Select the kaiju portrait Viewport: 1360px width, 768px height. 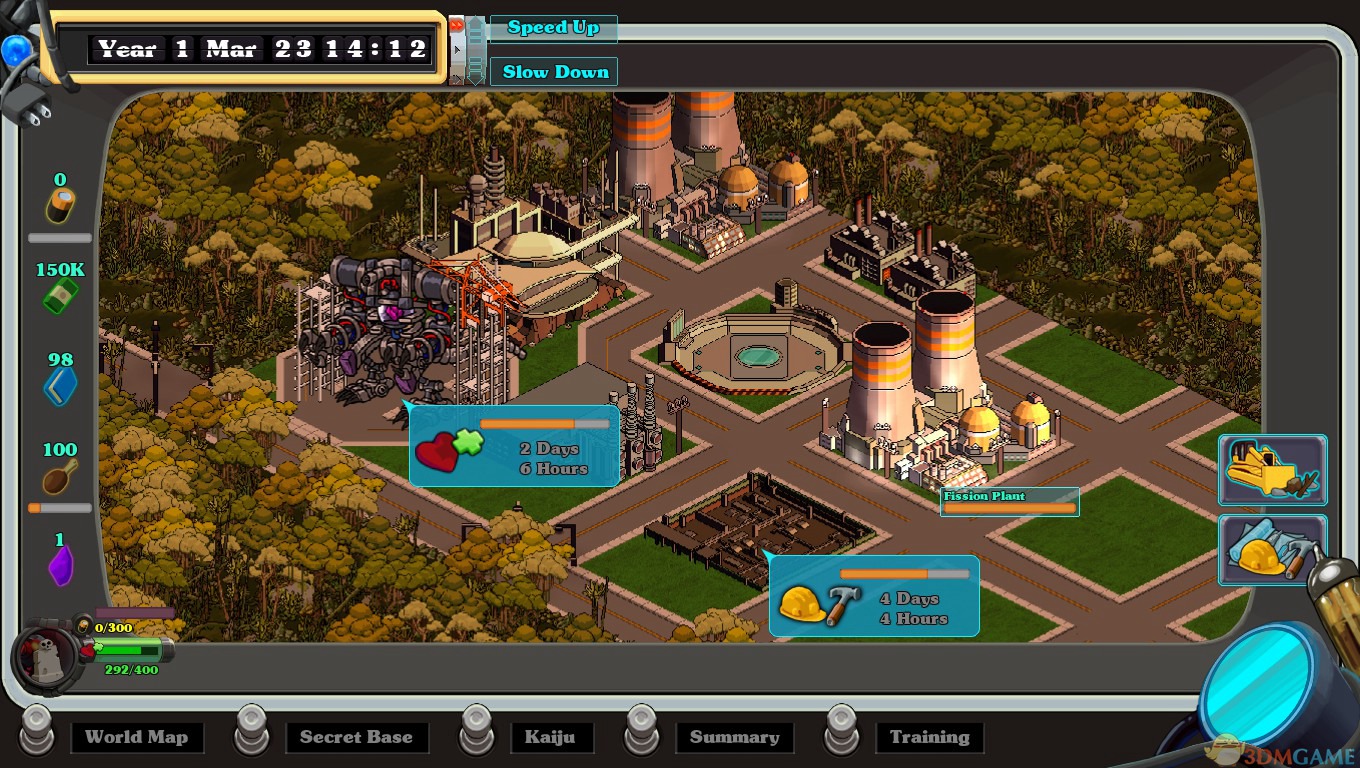pyautogui.click(x=46, y=655)
